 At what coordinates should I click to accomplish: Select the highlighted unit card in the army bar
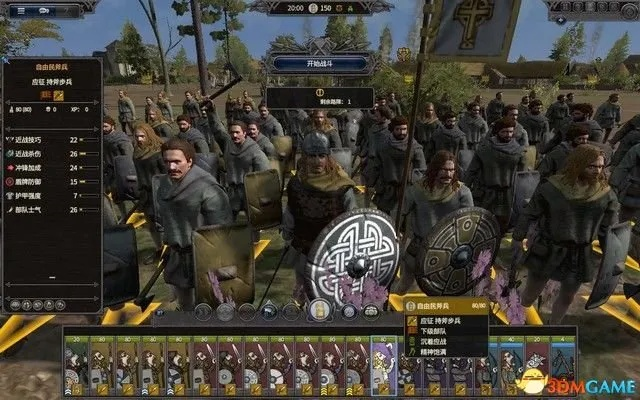[383, 361]
